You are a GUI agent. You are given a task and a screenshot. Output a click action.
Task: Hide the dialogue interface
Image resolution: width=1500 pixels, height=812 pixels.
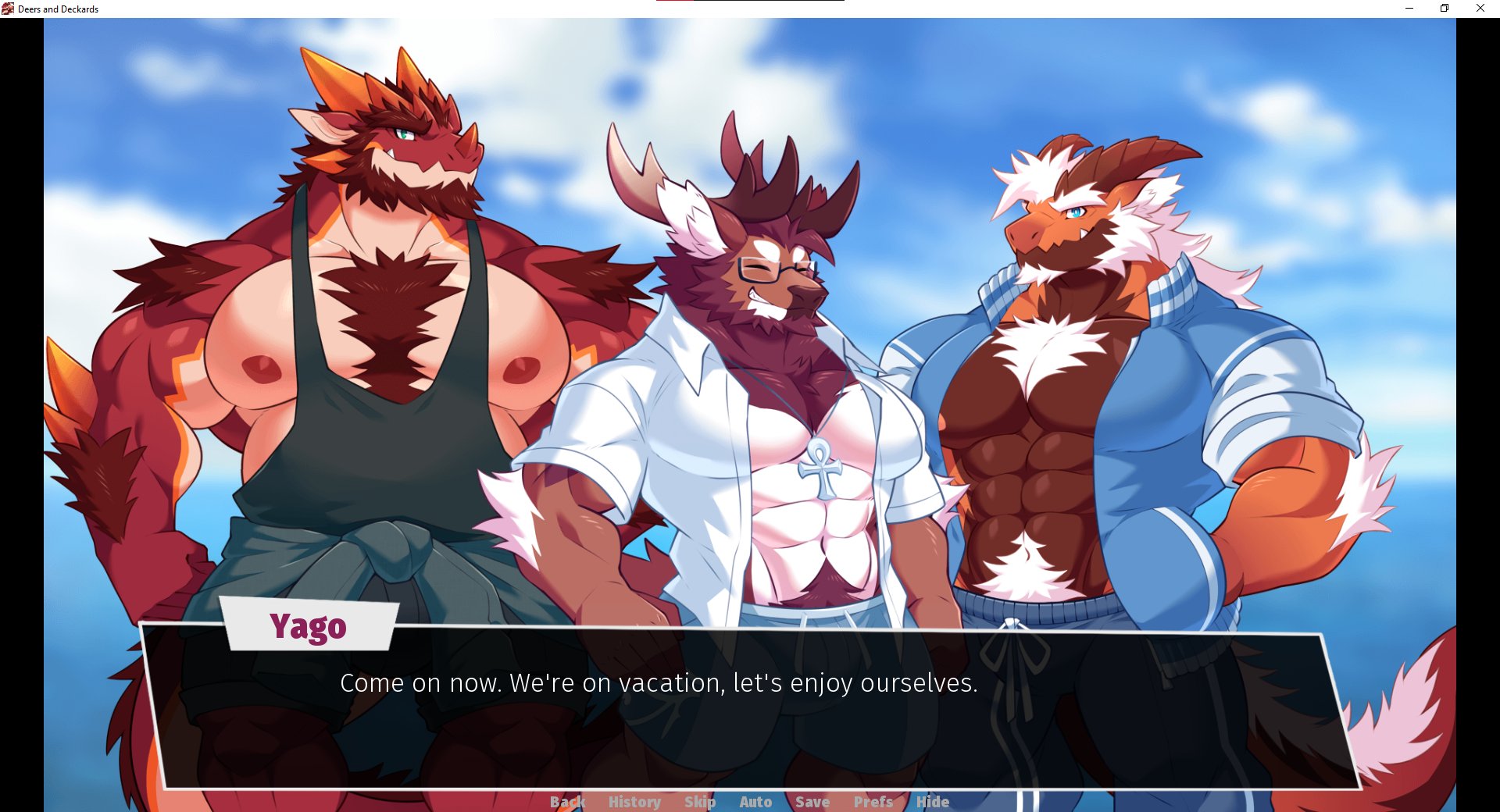pyautogui.click(x=933, y=802)
